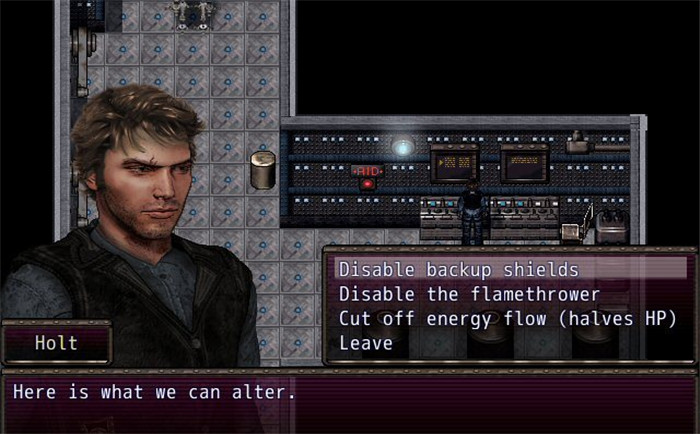This screenshot has width=700, height=434.
Task: Select Disable backup shields option
Action: click(459, 269)
